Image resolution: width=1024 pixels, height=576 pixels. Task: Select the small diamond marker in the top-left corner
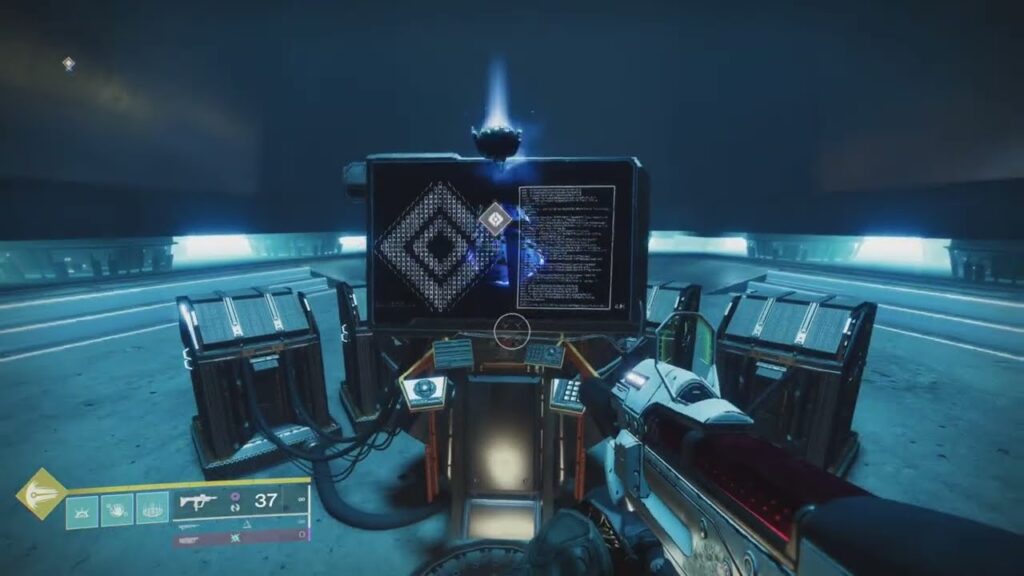coord(68,63)
